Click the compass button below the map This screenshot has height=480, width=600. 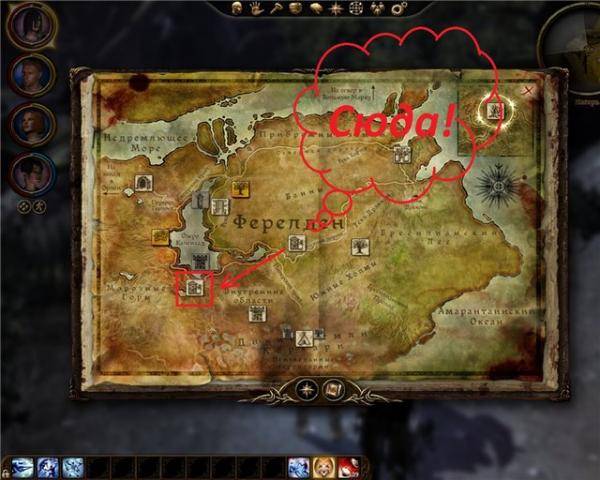(307, 389)
